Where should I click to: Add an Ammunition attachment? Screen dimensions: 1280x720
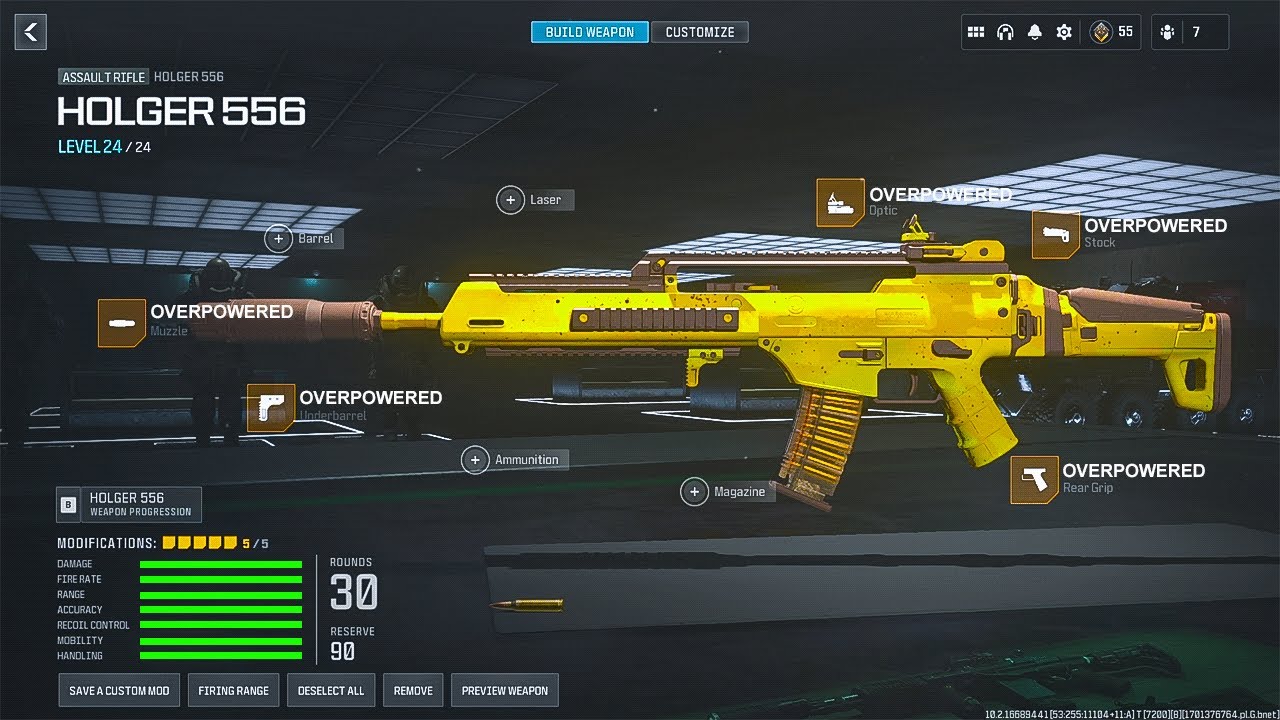point(476,460)
